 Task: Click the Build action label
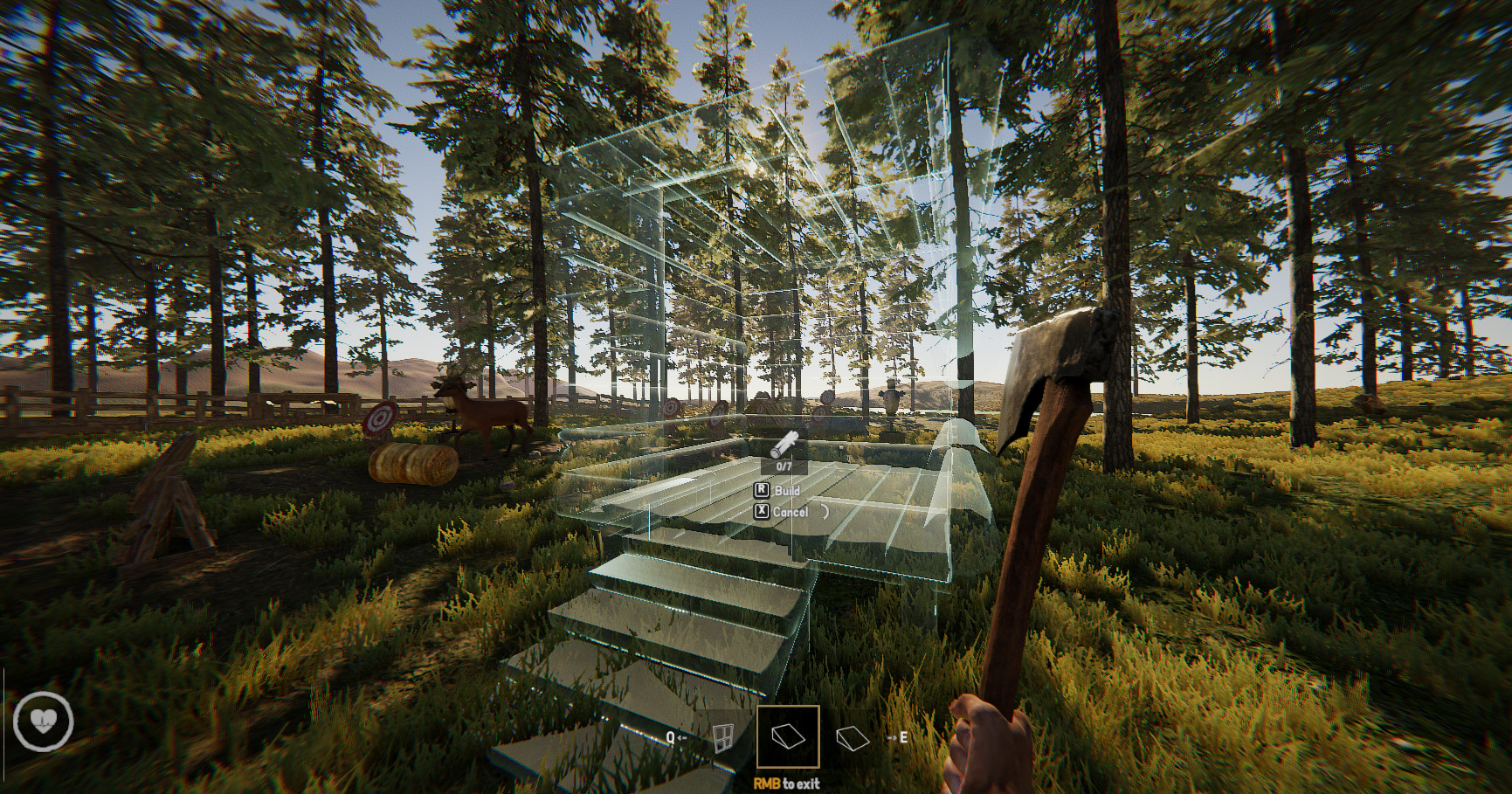pyautogui.click(x=786, y=491)
